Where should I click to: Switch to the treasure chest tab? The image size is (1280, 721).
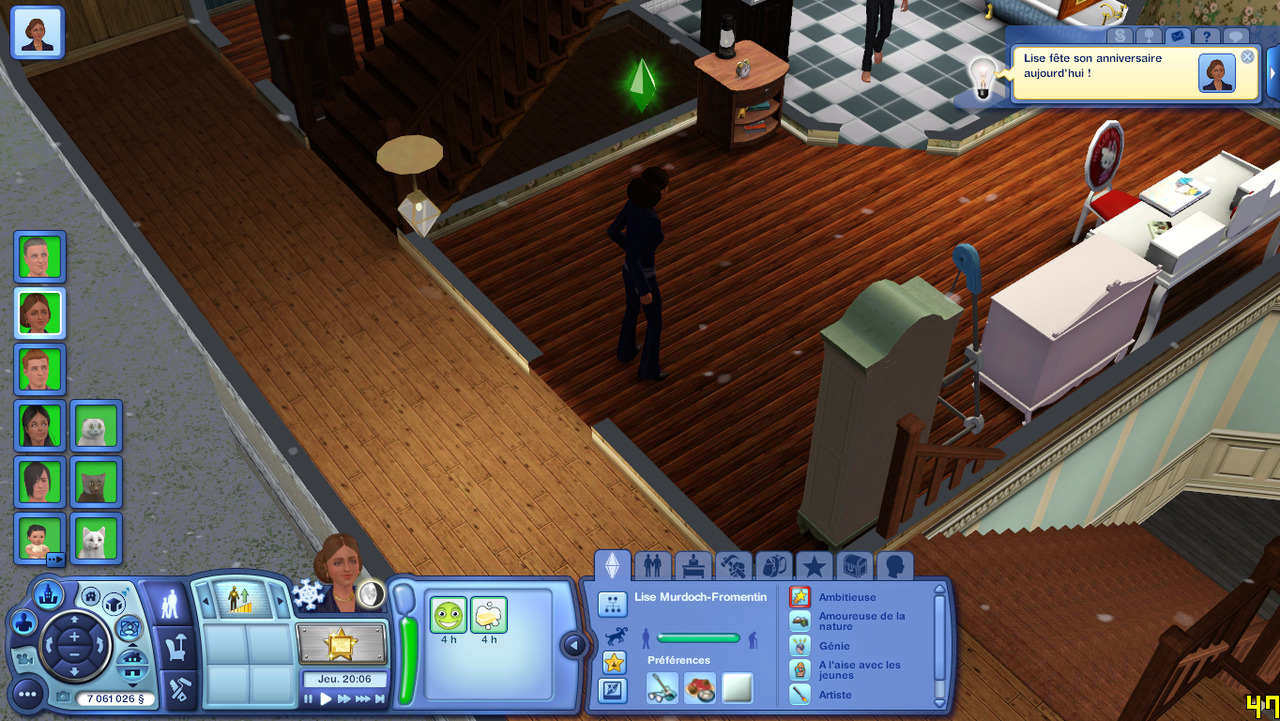pyautogui.click(x=855, y=566)
